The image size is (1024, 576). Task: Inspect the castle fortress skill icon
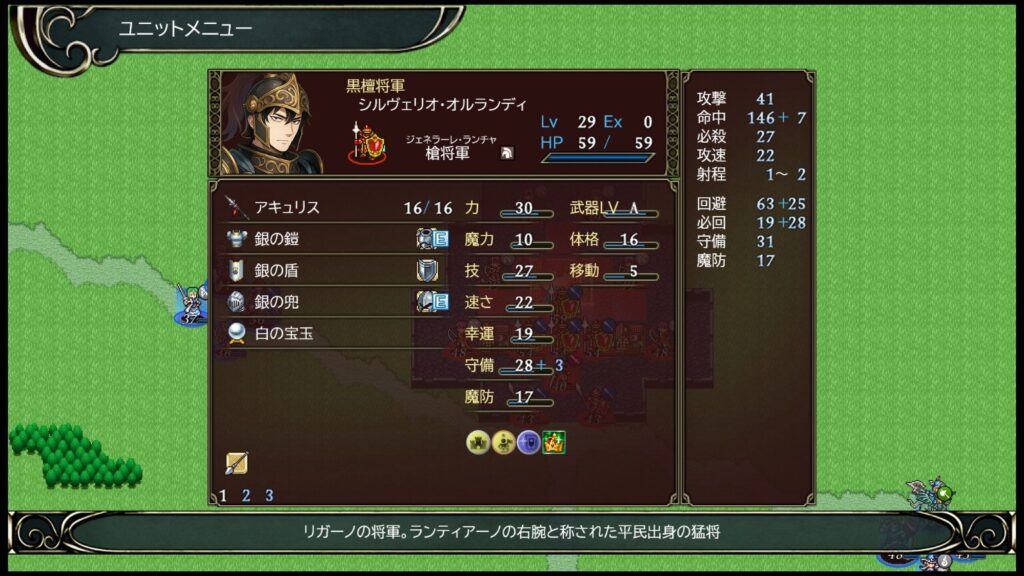(x=478, y=441)
